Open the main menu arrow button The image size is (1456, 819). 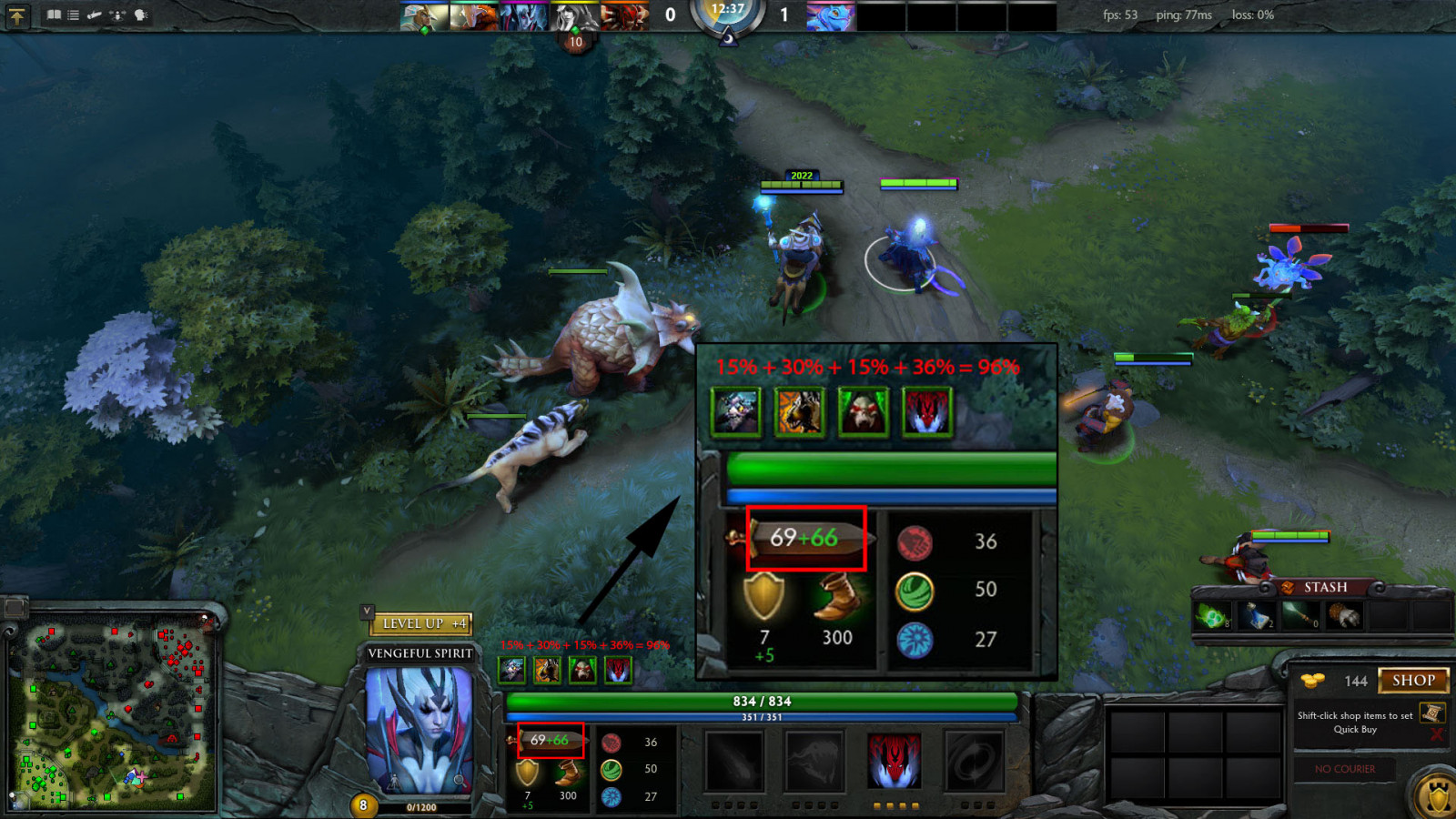coord(17,15)
